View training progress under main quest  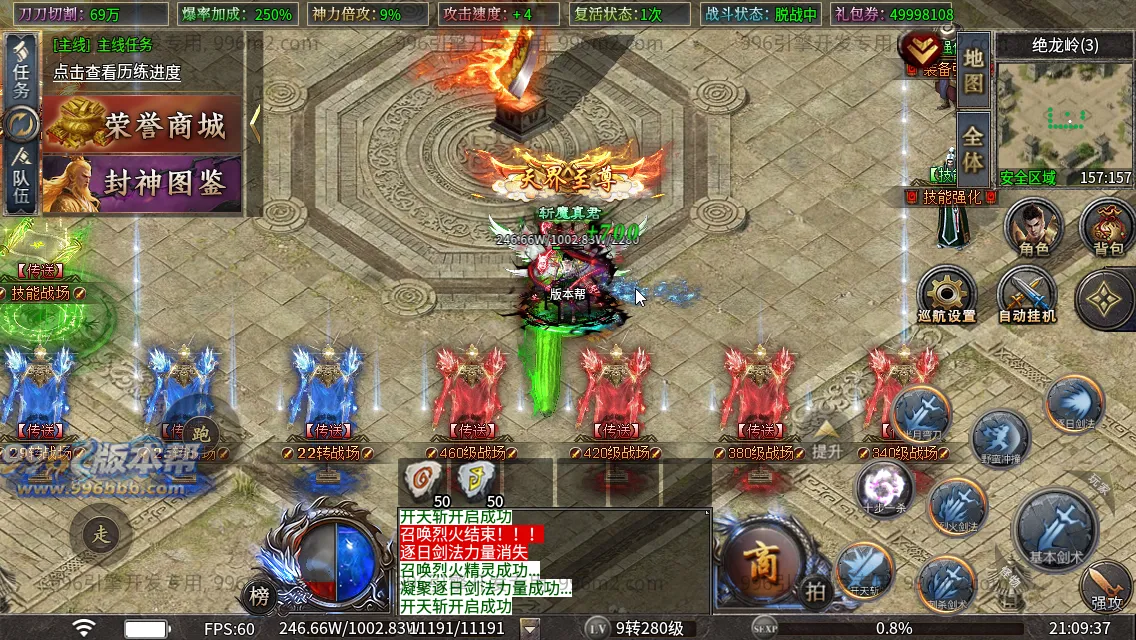point(117,72)
